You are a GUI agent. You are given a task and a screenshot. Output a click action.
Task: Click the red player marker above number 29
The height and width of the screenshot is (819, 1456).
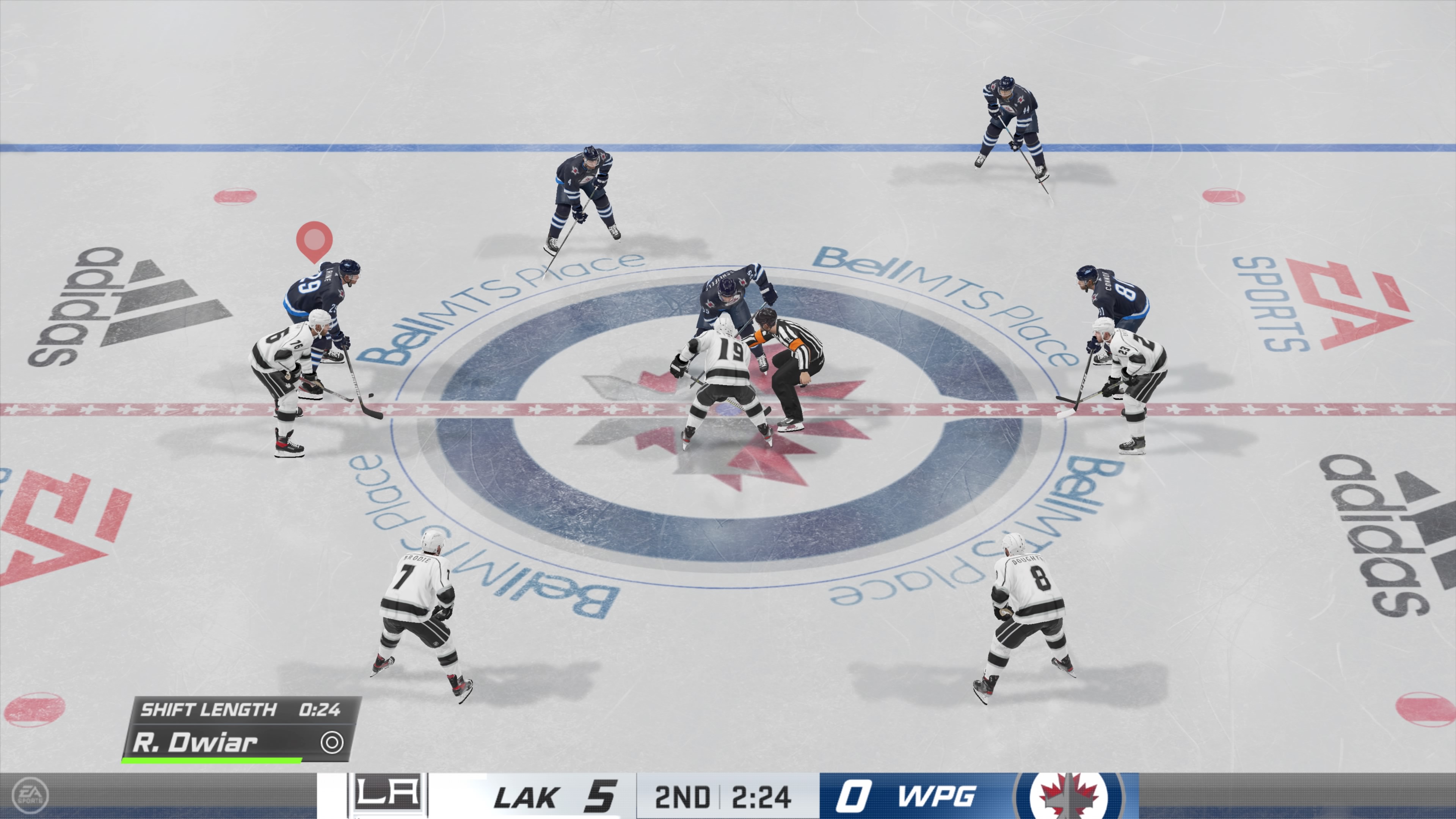[314, 239]
